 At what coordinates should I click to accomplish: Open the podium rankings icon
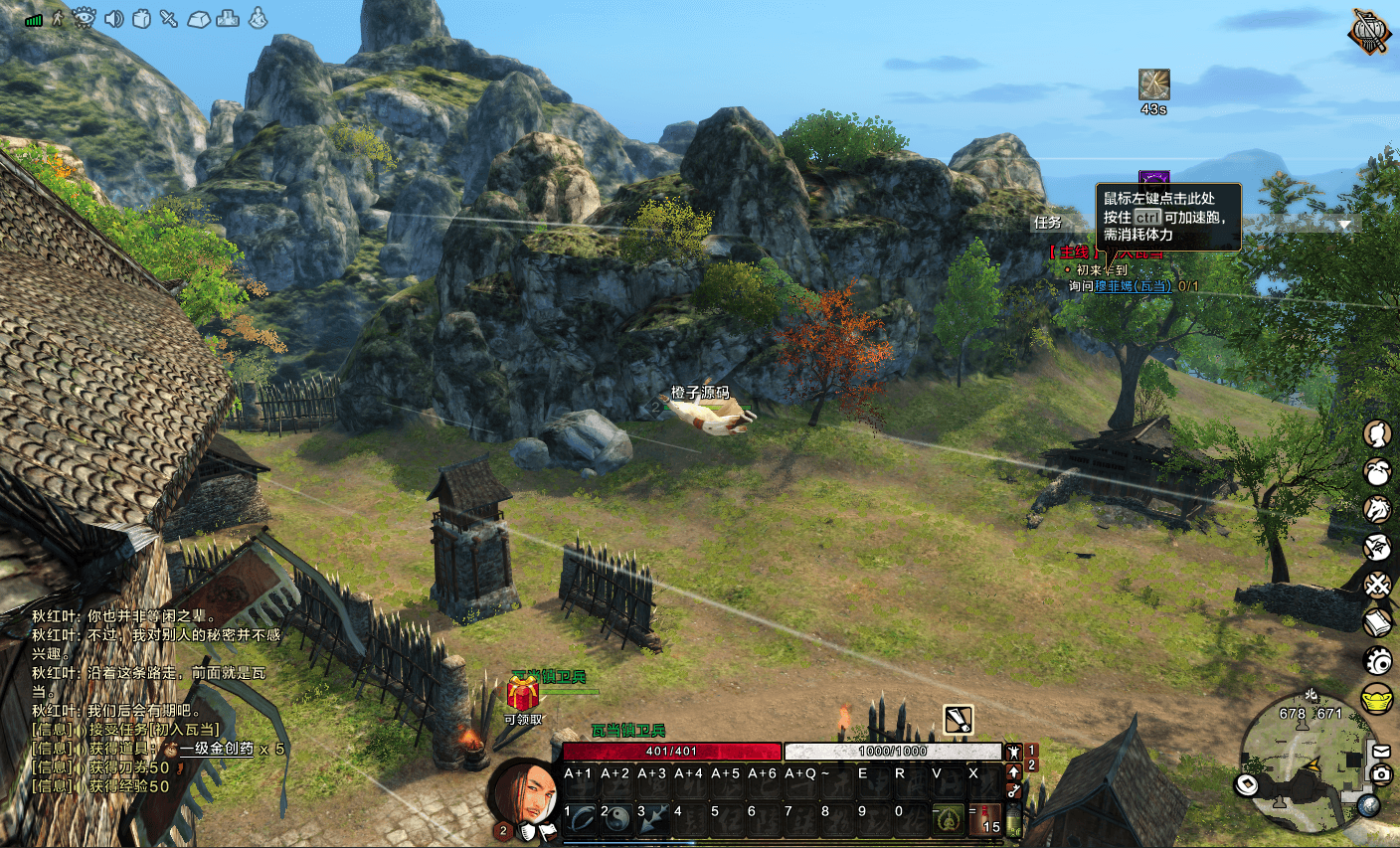(229, 18)
